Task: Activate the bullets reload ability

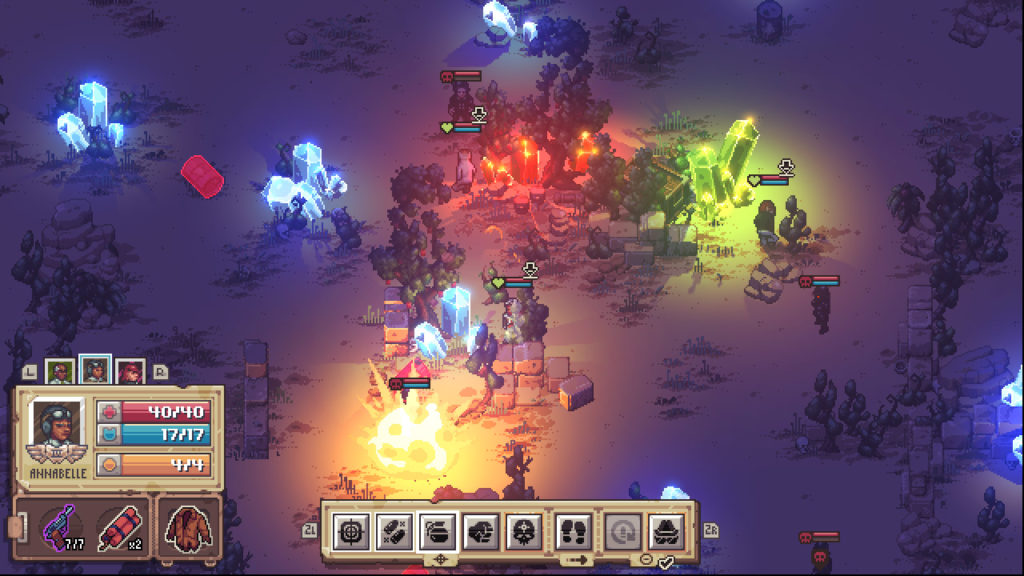Action: coord(394,529)
